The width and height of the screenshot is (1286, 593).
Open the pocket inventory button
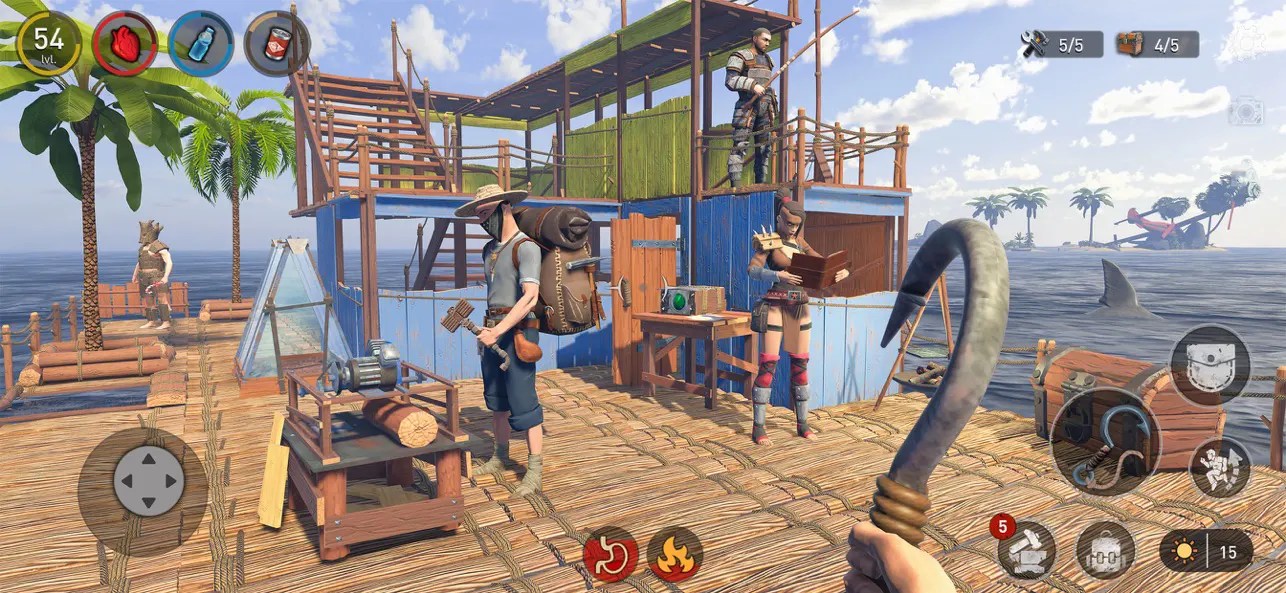[x=1210, y=365]
